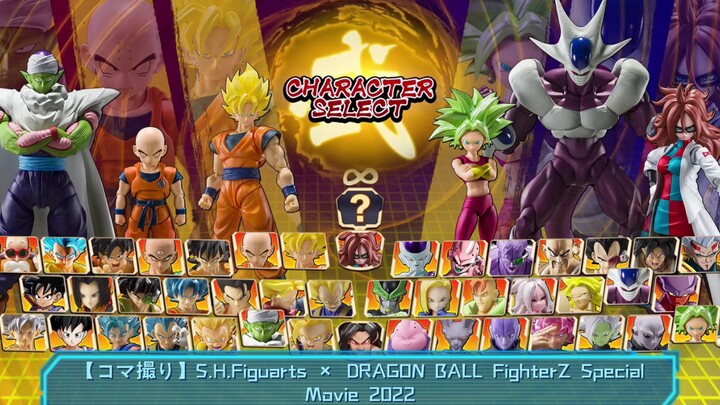This screenshot has width=720, height=405.
Task: Pick the green Cell portrait
Action: pyautogui.click(x=388, y=296)
